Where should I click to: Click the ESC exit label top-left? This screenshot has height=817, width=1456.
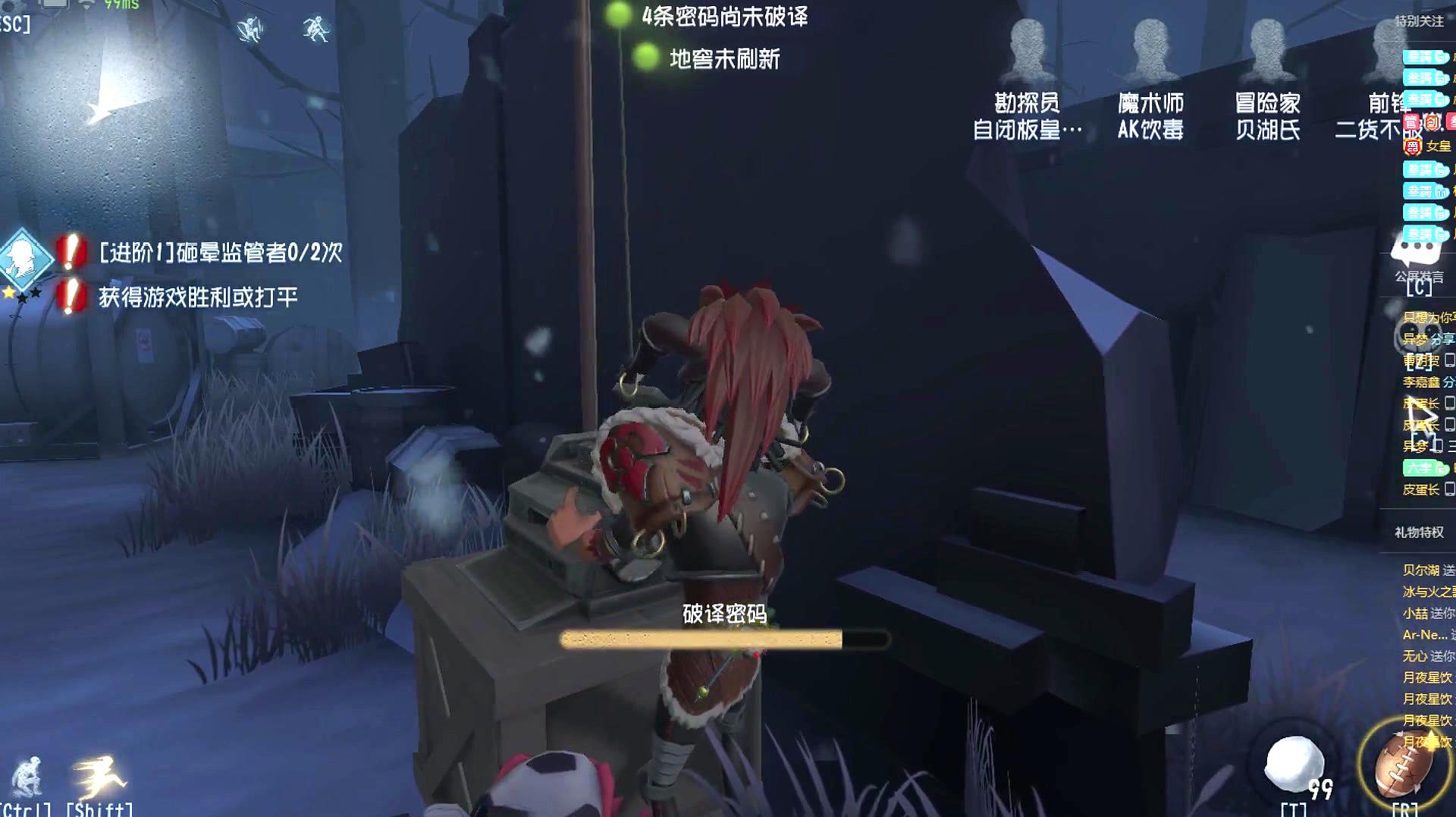pyautogui.click(x=14, y=23)
